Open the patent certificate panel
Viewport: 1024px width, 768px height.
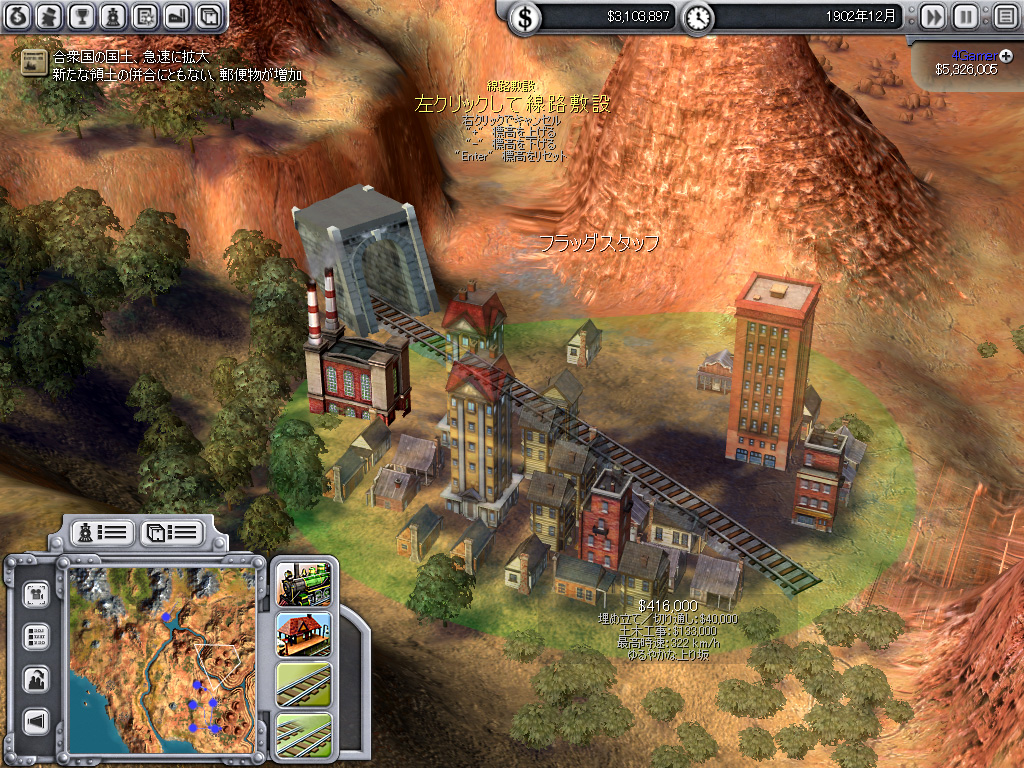145,16
